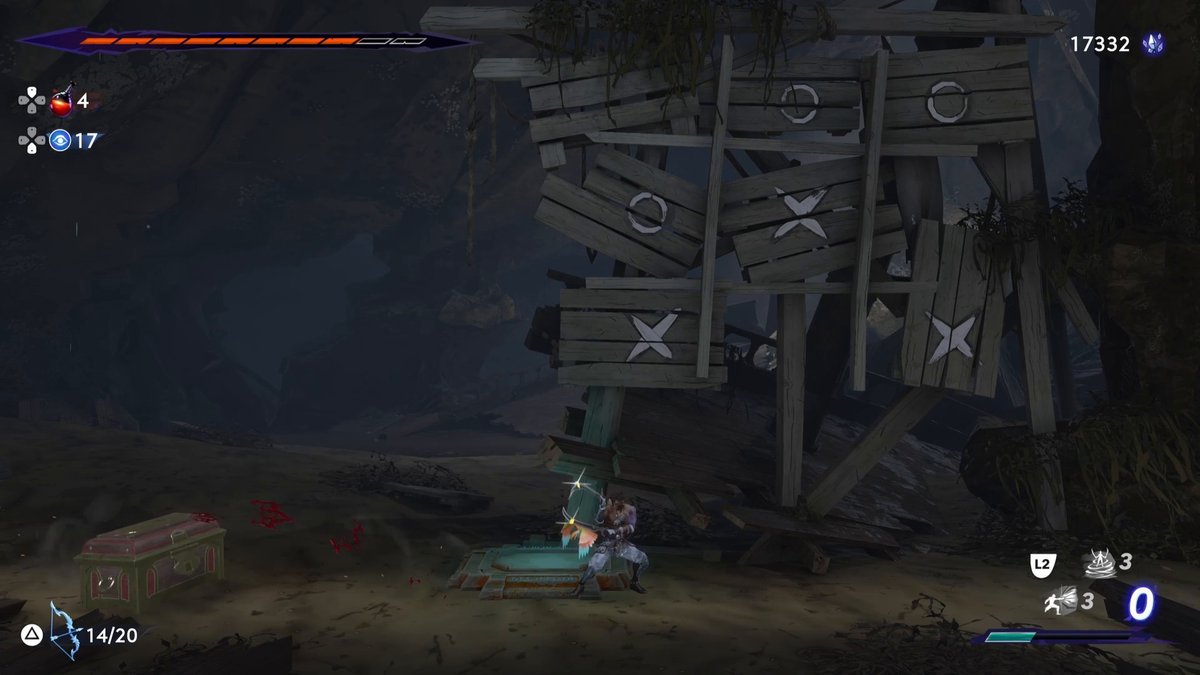The height and width of the screenshot is (675, 1200).
Task: Activate the blue eye memory shard icon
Action: coord(60,141)
